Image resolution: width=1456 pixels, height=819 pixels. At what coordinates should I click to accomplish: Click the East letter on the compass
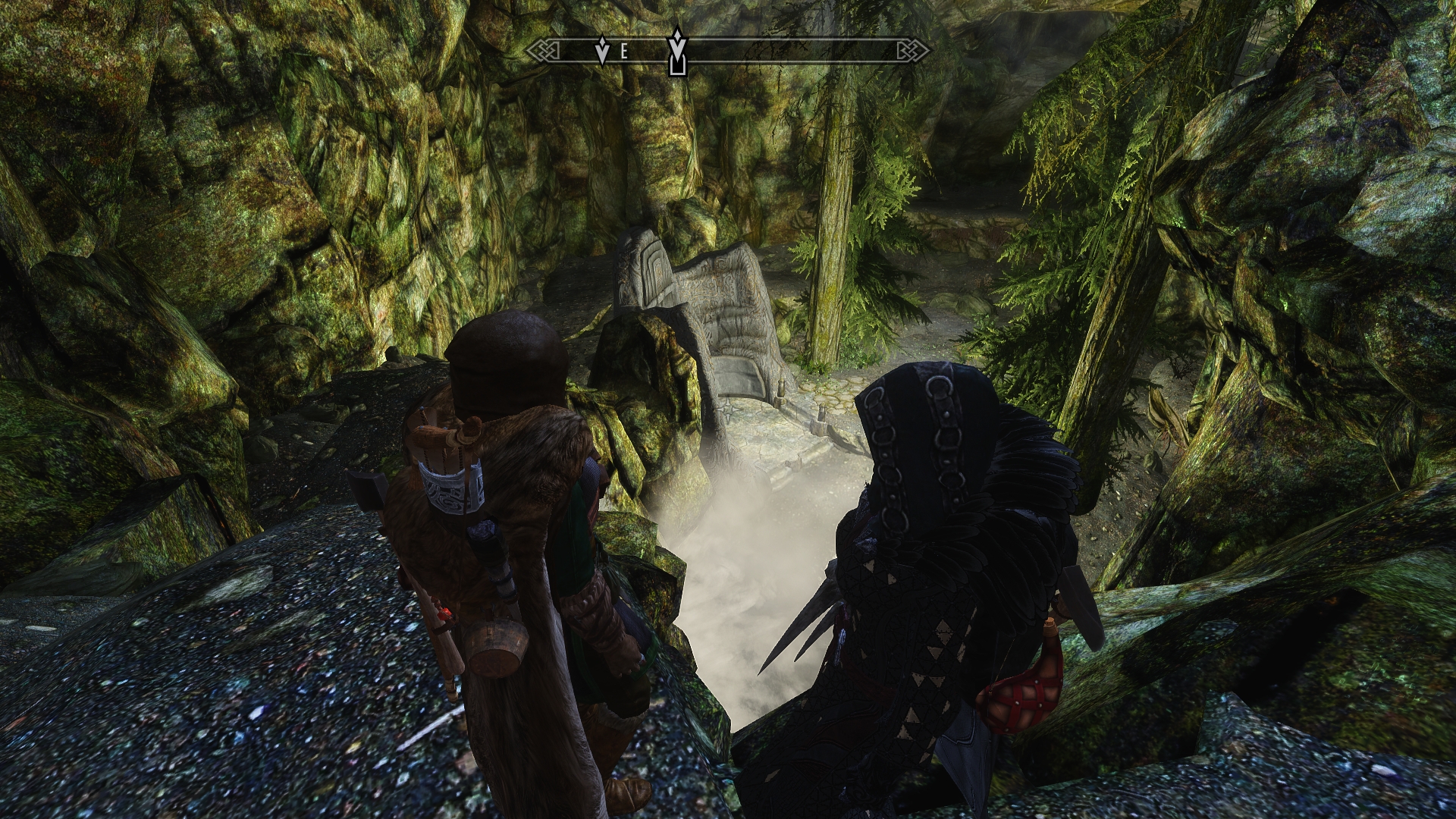(624, 52)
